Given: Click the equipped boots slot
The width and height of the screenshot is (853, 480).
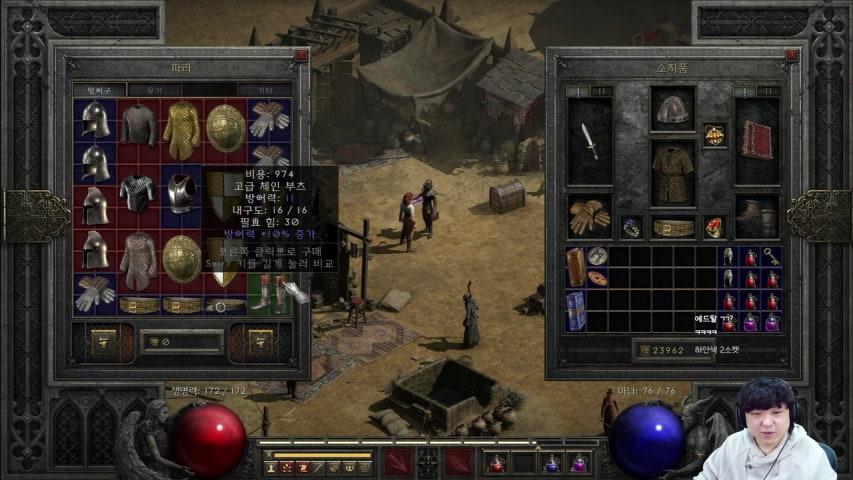Looking at the screenshot, I should 757,215.
